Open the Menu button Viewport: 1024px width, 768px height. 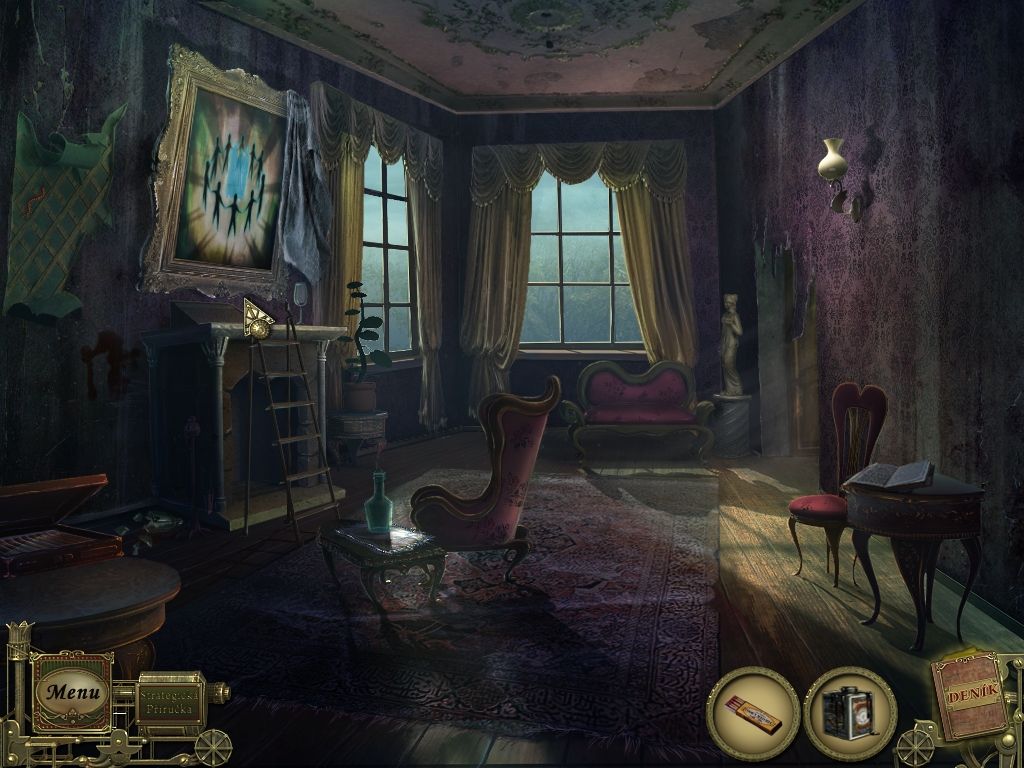pyautogui.click(x=72, y=691)
